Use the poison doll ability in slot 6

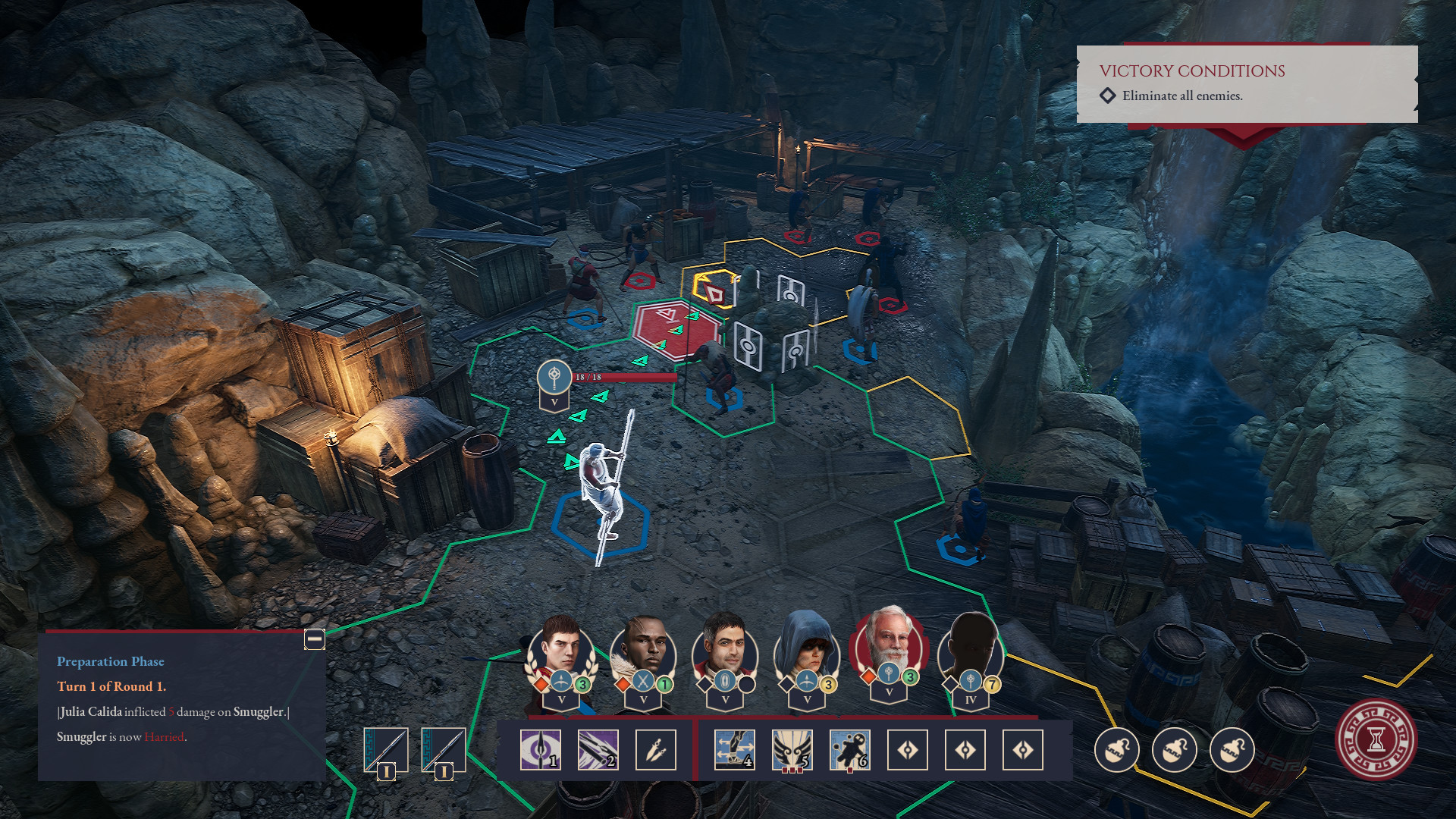click(849, 751)
